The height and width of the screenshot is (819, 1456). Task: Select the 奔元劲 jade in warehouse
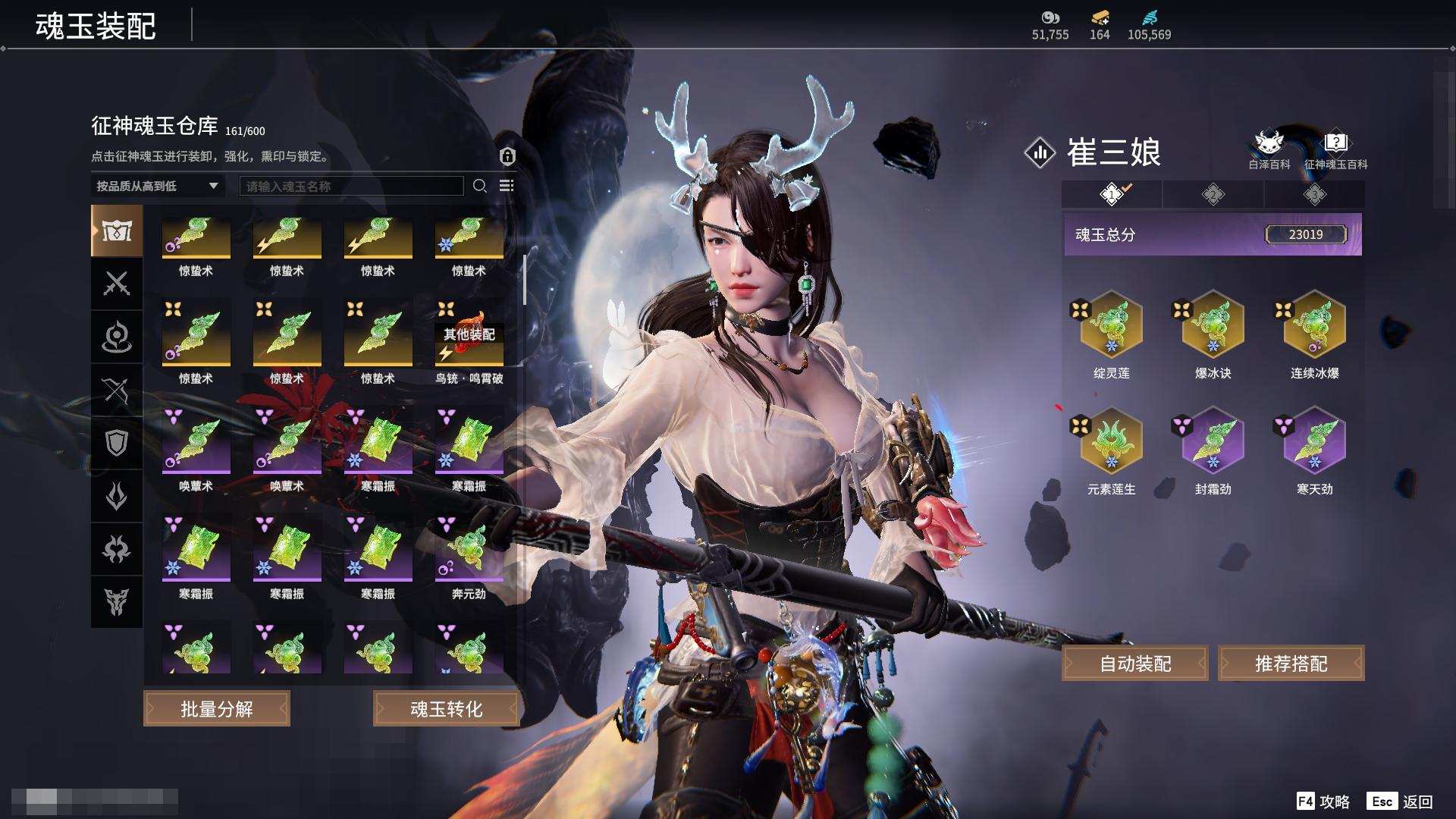click(469, 551)
